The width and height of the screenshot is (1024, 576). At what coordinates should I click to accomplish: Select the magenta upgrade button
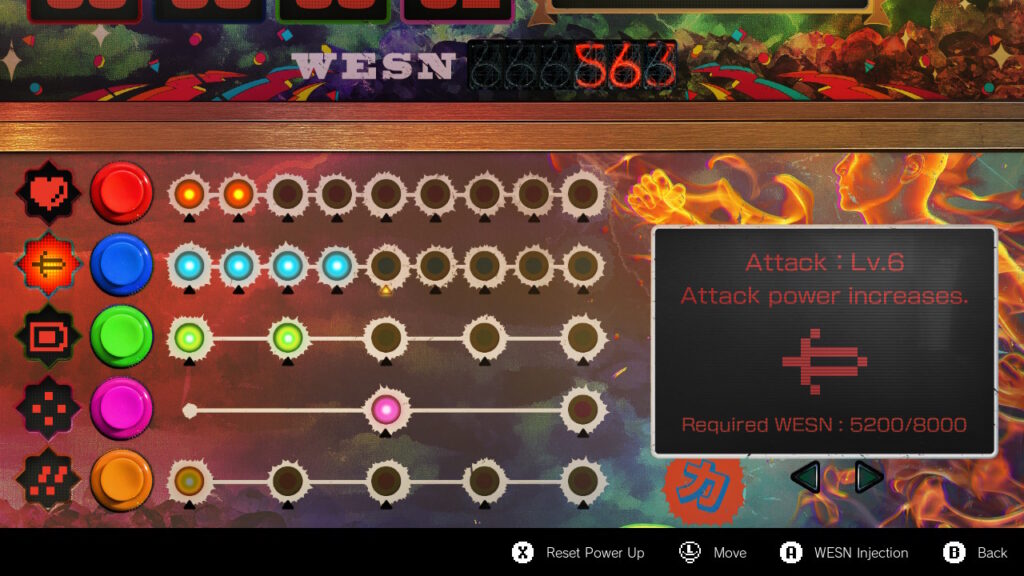121,408
